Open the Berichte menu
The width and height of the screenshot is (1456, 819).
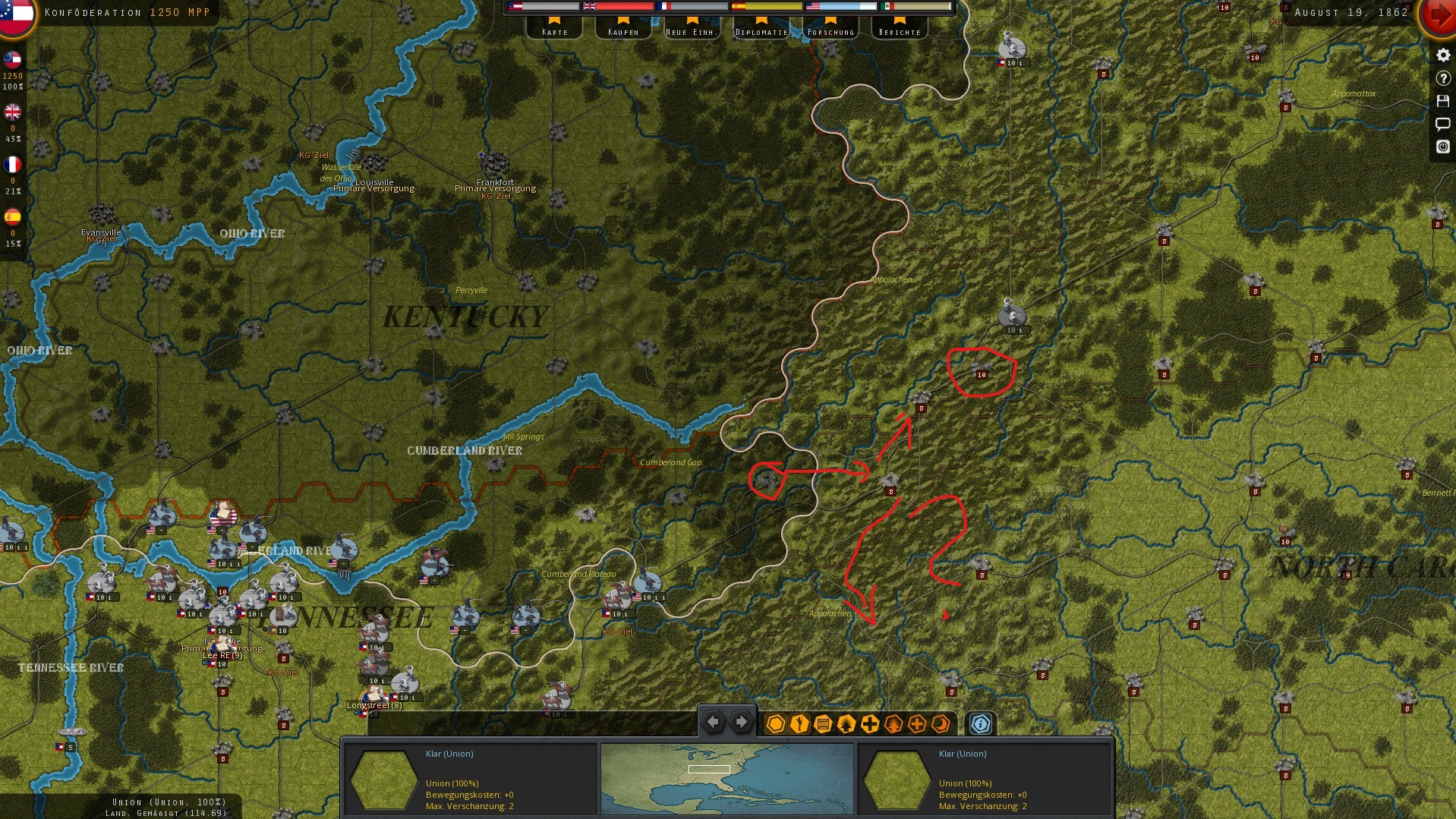(x=899, y=30)
